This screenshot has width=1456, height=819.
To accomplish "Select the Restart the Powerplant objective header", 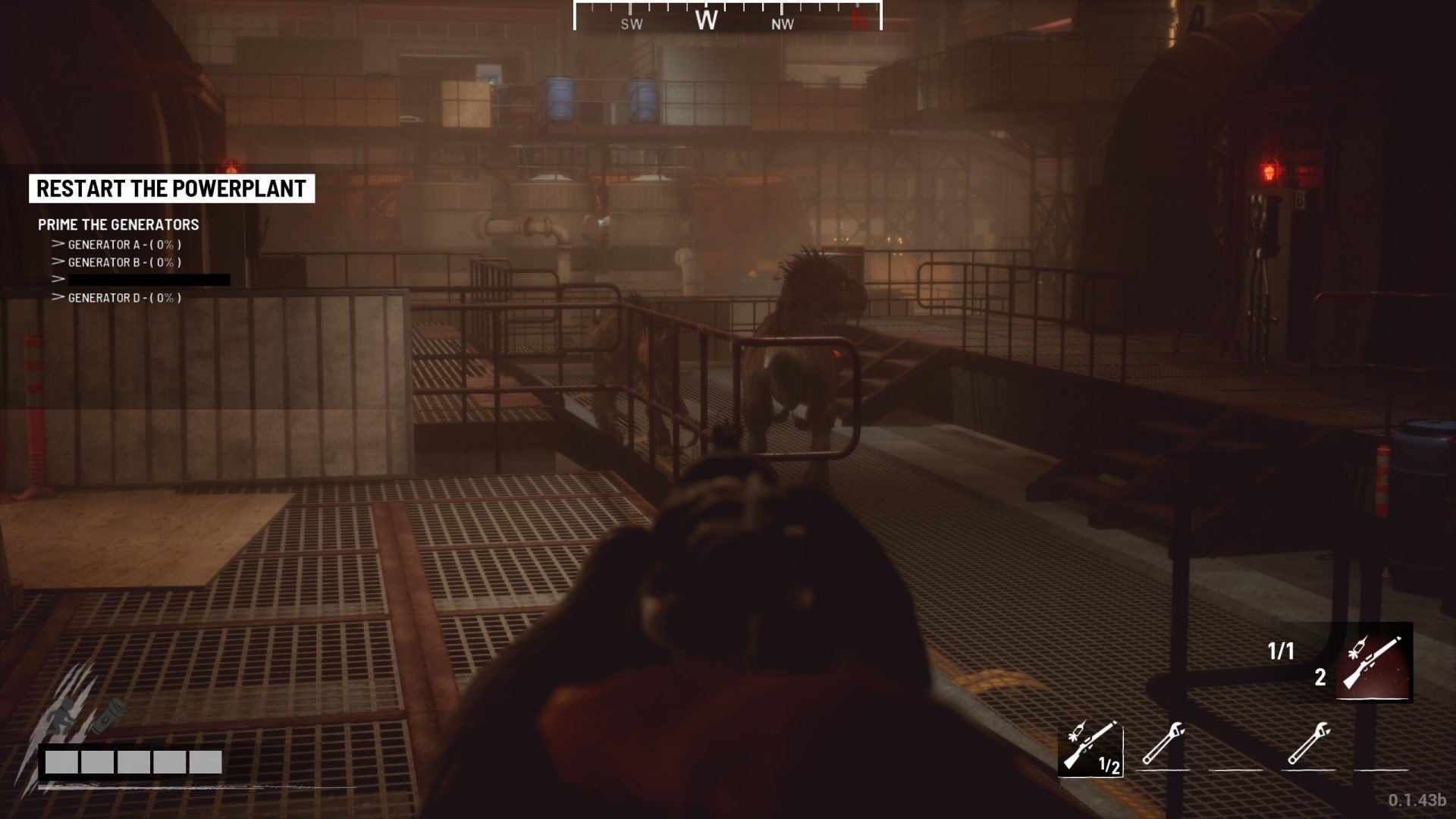I will pos(171,189).
